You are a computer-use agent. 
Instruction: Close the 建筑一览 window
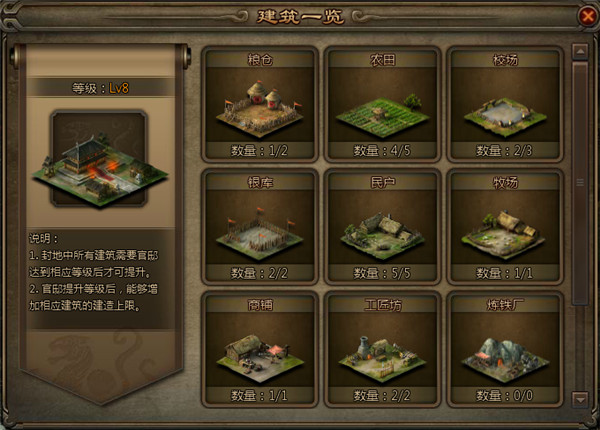coord(587,16)
